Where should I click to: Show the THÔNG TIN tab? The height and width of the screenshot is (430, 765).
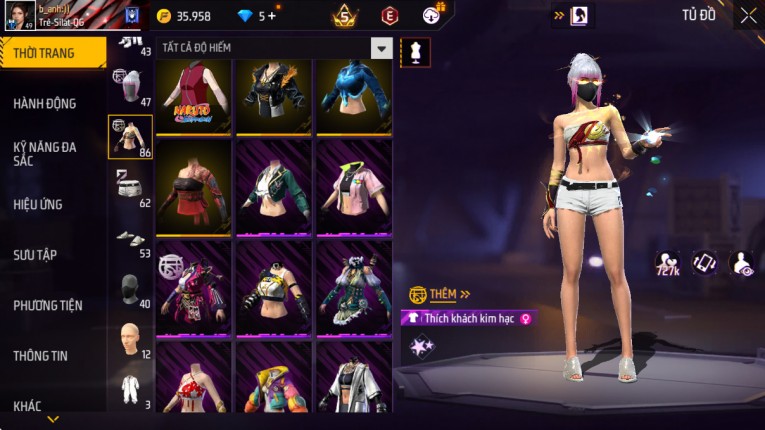[x=40, y=355]
